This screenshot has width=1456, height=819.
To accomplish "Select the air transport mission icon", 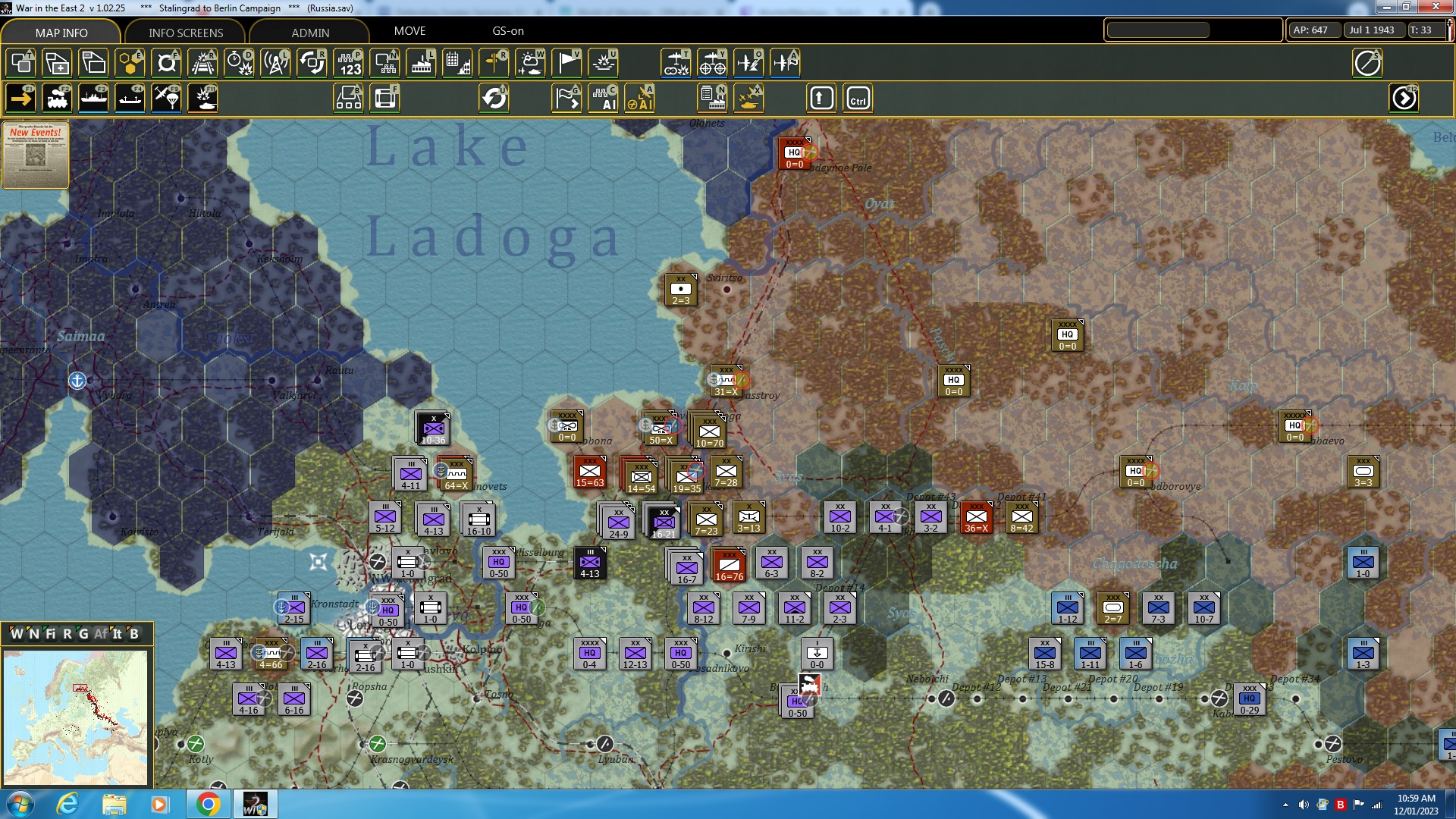I will [166, 97].
